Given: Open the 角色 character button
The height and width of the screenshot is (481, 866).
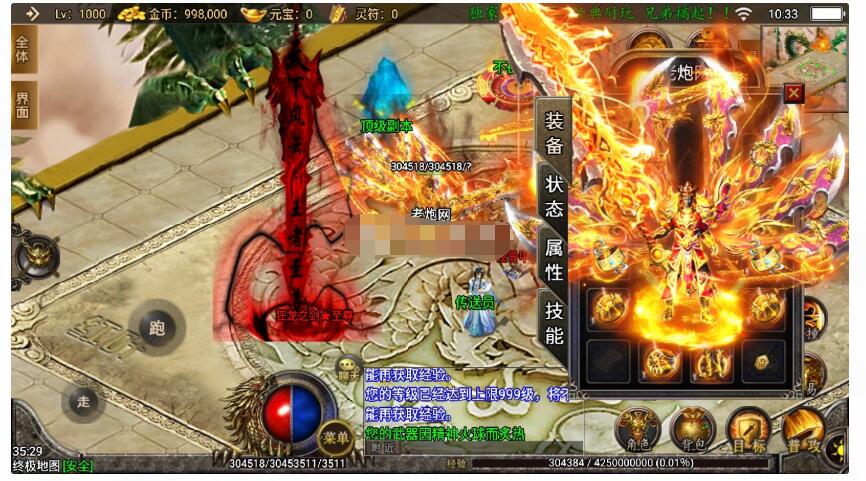Looking at the screenshot, I should click(637, 429).
